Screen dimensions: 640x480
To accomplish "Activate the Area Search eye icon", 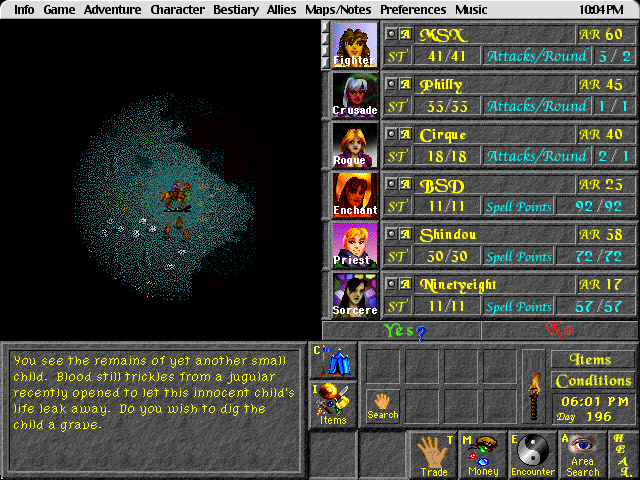I will [583, 456].
